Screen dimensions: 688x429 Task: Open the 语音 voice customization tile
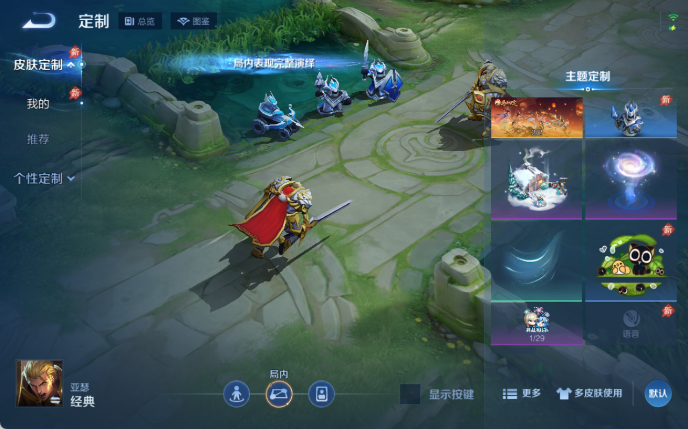coord(630,324)
